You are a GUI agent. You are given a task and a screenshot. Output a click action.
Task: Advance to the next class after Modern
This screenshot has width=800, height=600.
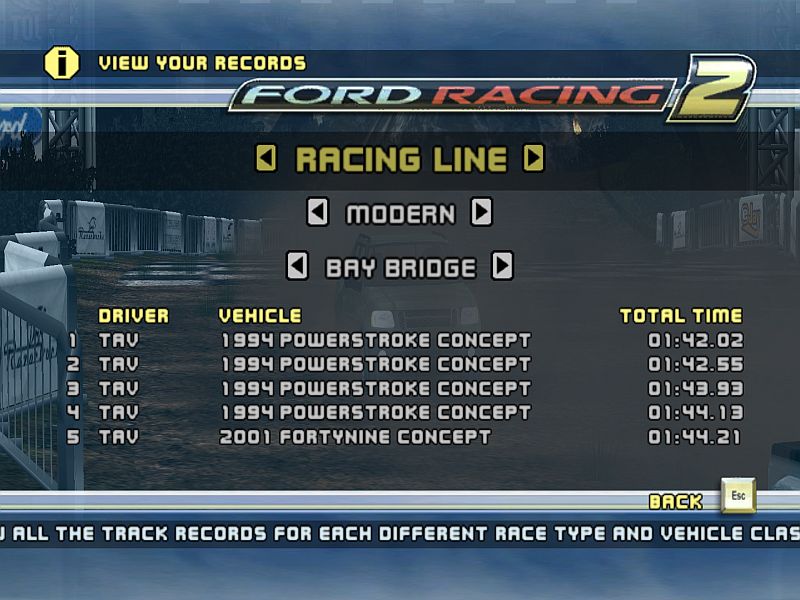pos(482,213)
